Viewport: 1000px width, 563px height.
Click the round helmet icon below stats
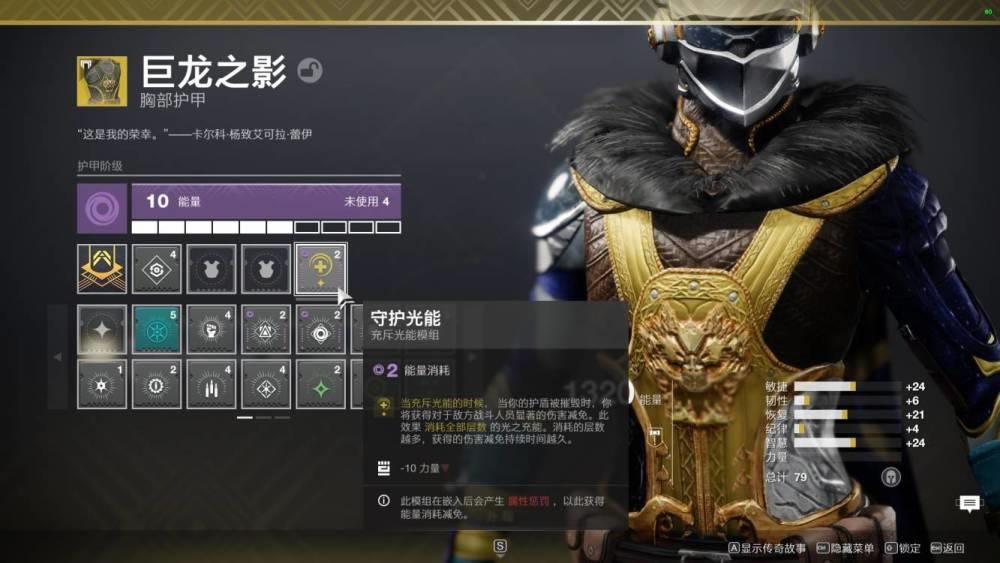pyautogui.click(x=888, y=476)
